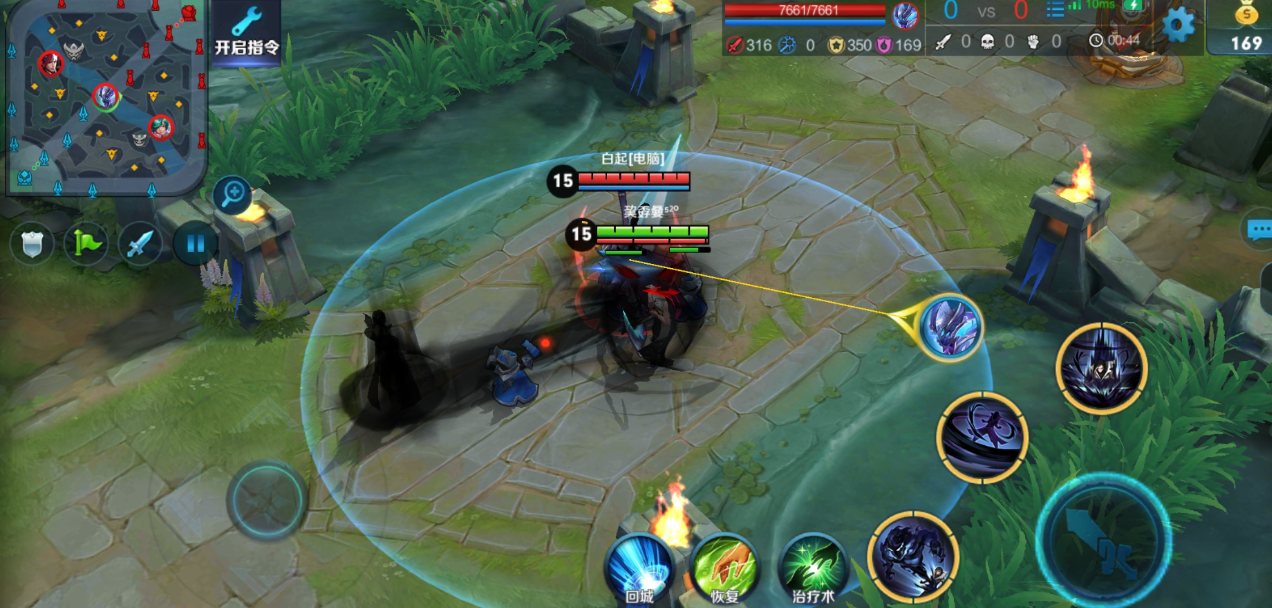
Task: Activate the green flag signal
Action: [86, 244]
